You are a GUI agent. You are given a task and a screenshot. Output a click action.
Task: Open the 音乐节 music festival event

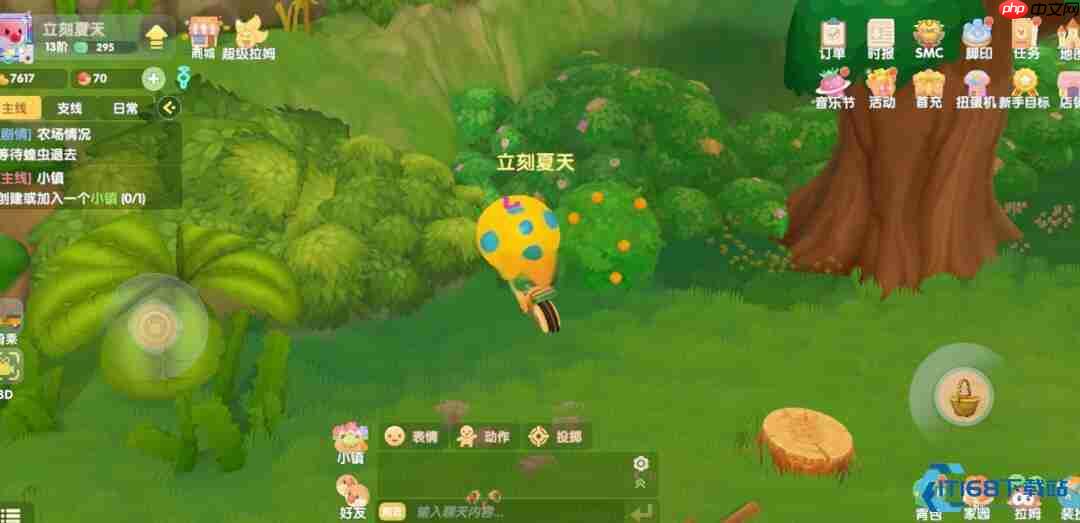[833, 87]
